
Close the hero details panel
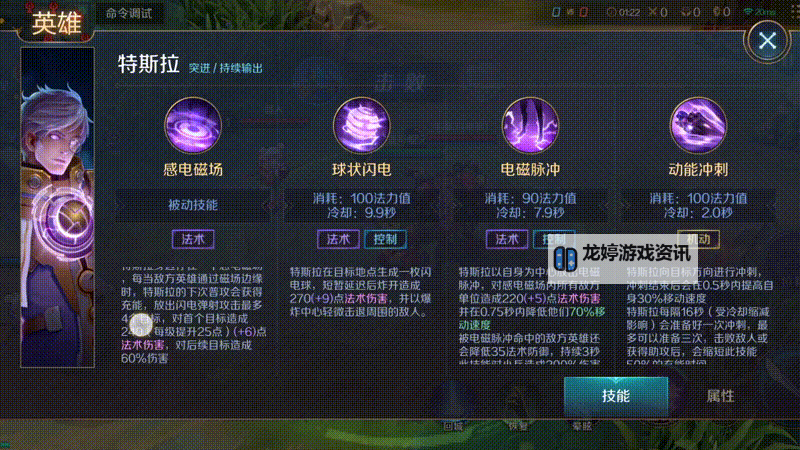(x=767, y=41)
